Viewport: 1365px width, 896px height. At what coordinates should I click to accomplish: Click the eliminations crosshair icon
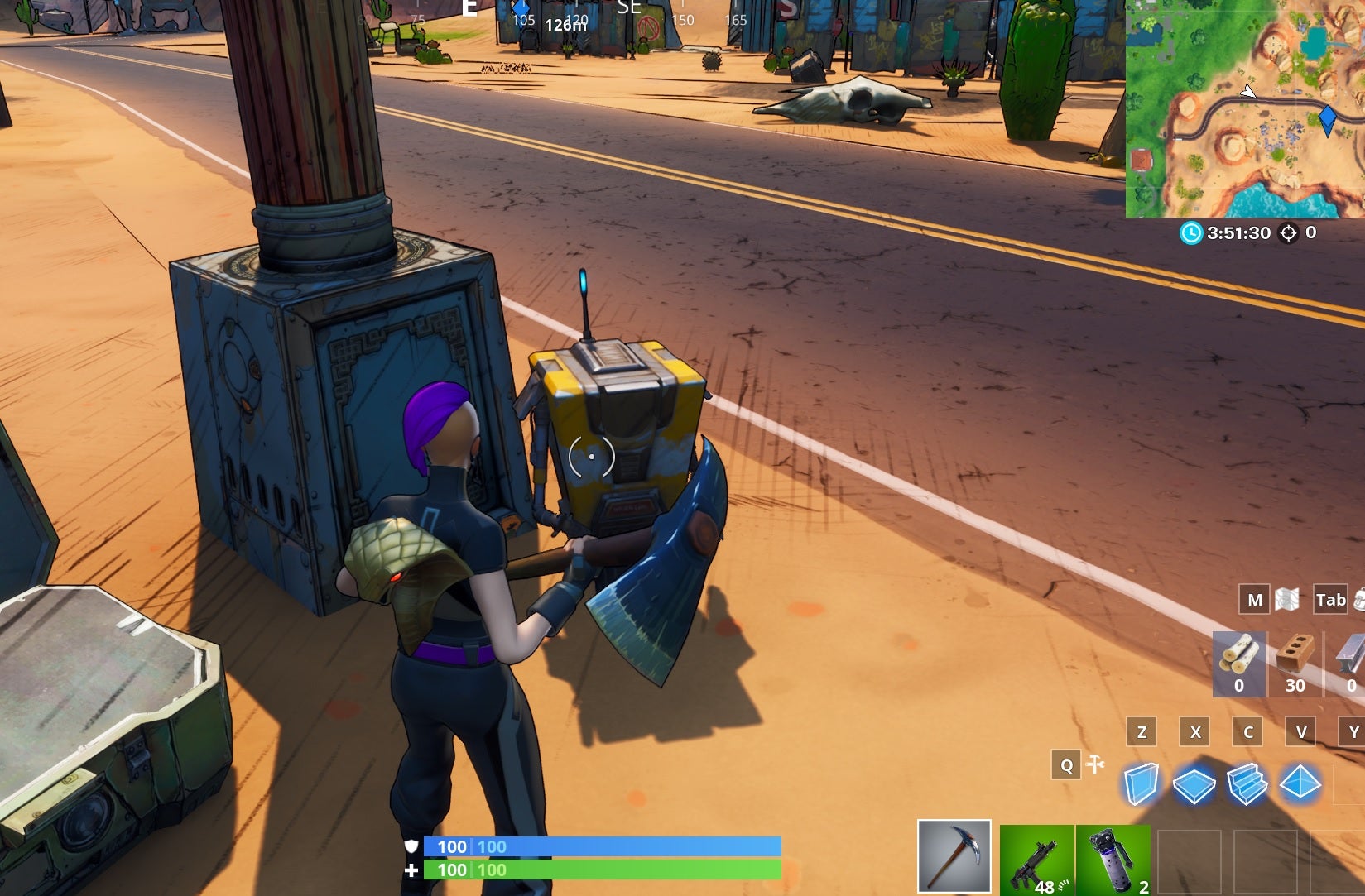point(1288,233)
